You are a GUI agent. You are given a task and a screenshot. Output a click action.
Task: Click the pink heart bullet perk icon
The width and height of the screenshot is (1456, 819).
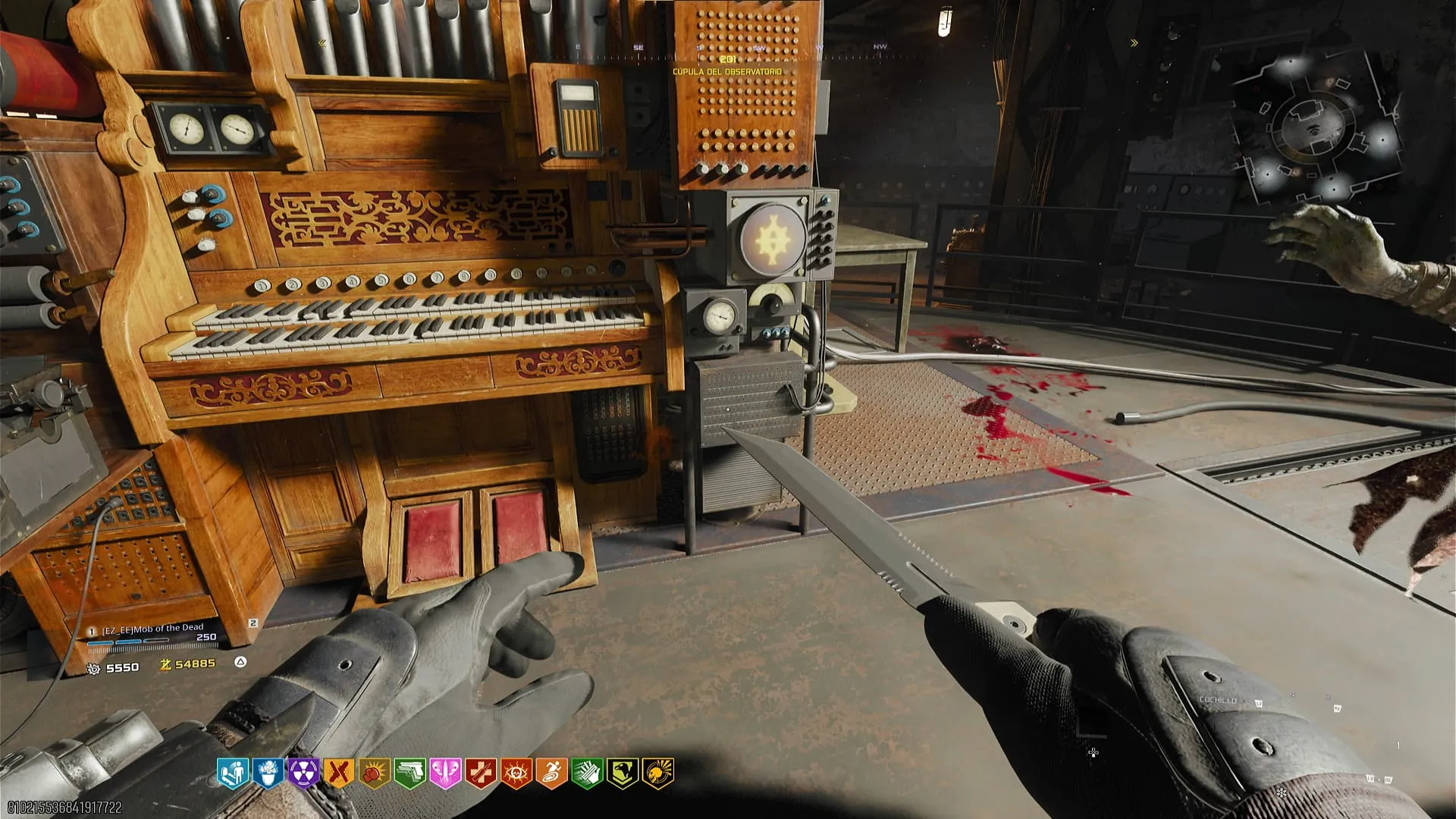445,773
